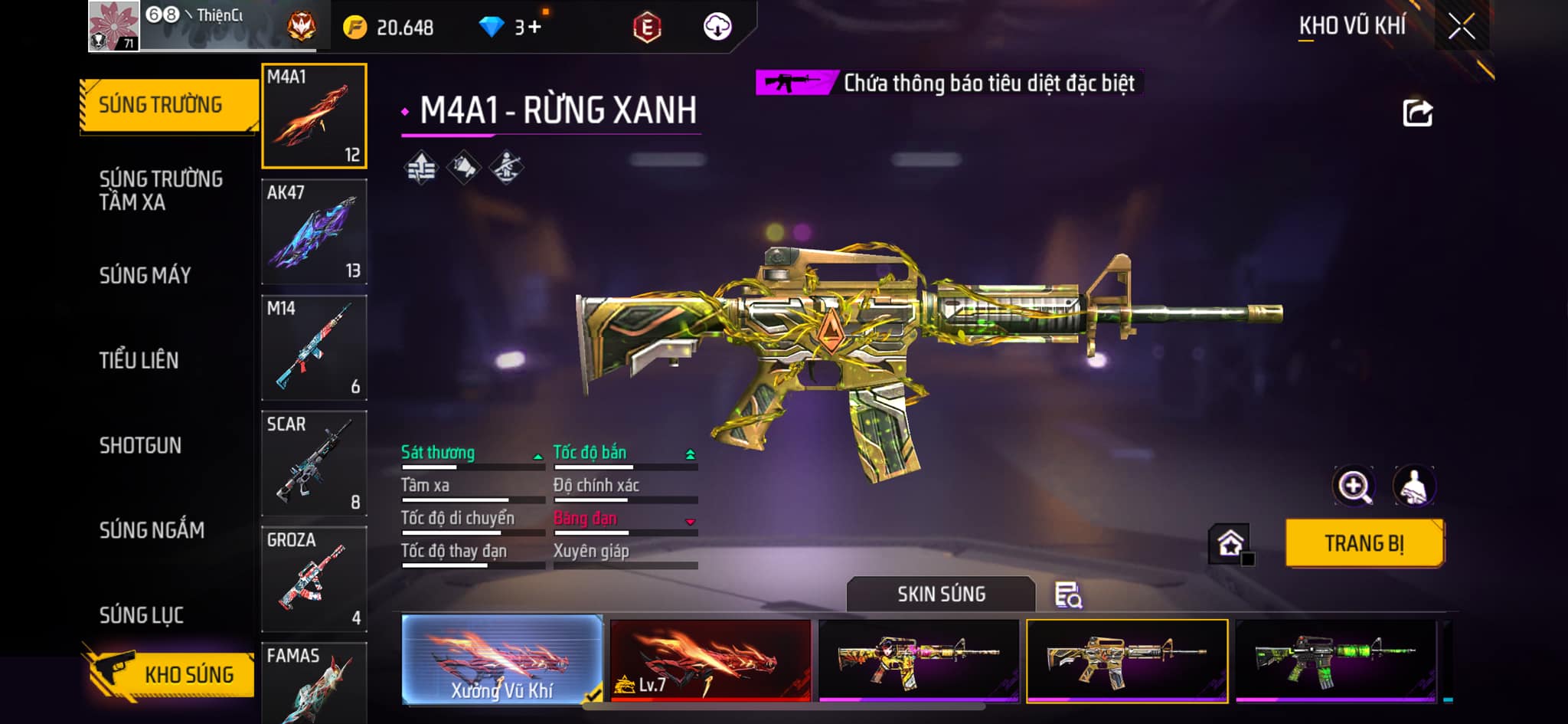Choose the neon green M4A1 skin
Viewport: 1568px width, 724px height.
(x=1335, y=660)
